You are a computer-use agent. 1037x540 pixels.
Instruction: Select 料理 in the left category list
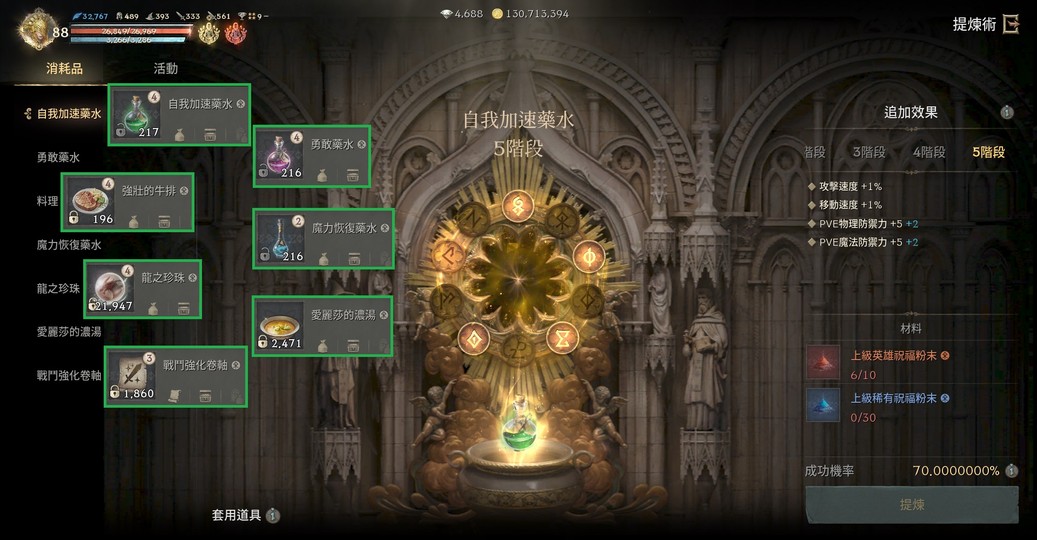pyautogui.click(x=48, y=201)
